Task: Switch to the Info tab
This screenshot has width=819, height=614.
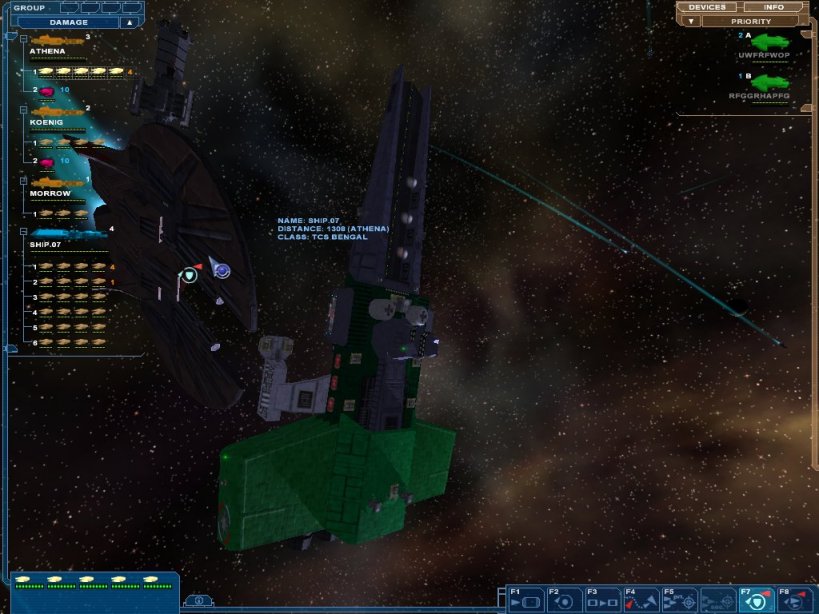Action: point(774,7)
